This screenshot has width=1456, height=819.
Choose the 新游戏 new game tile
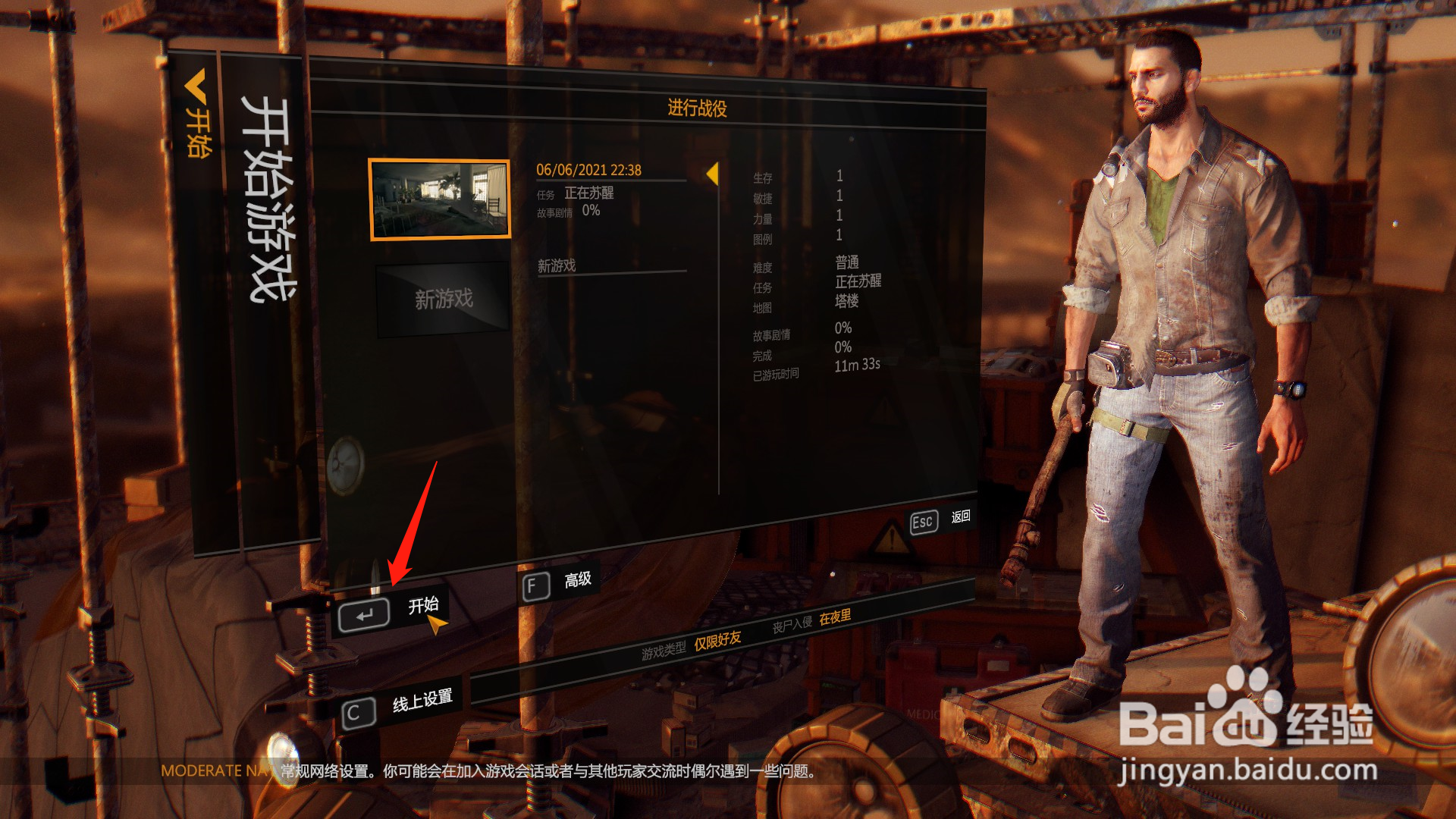444,299
